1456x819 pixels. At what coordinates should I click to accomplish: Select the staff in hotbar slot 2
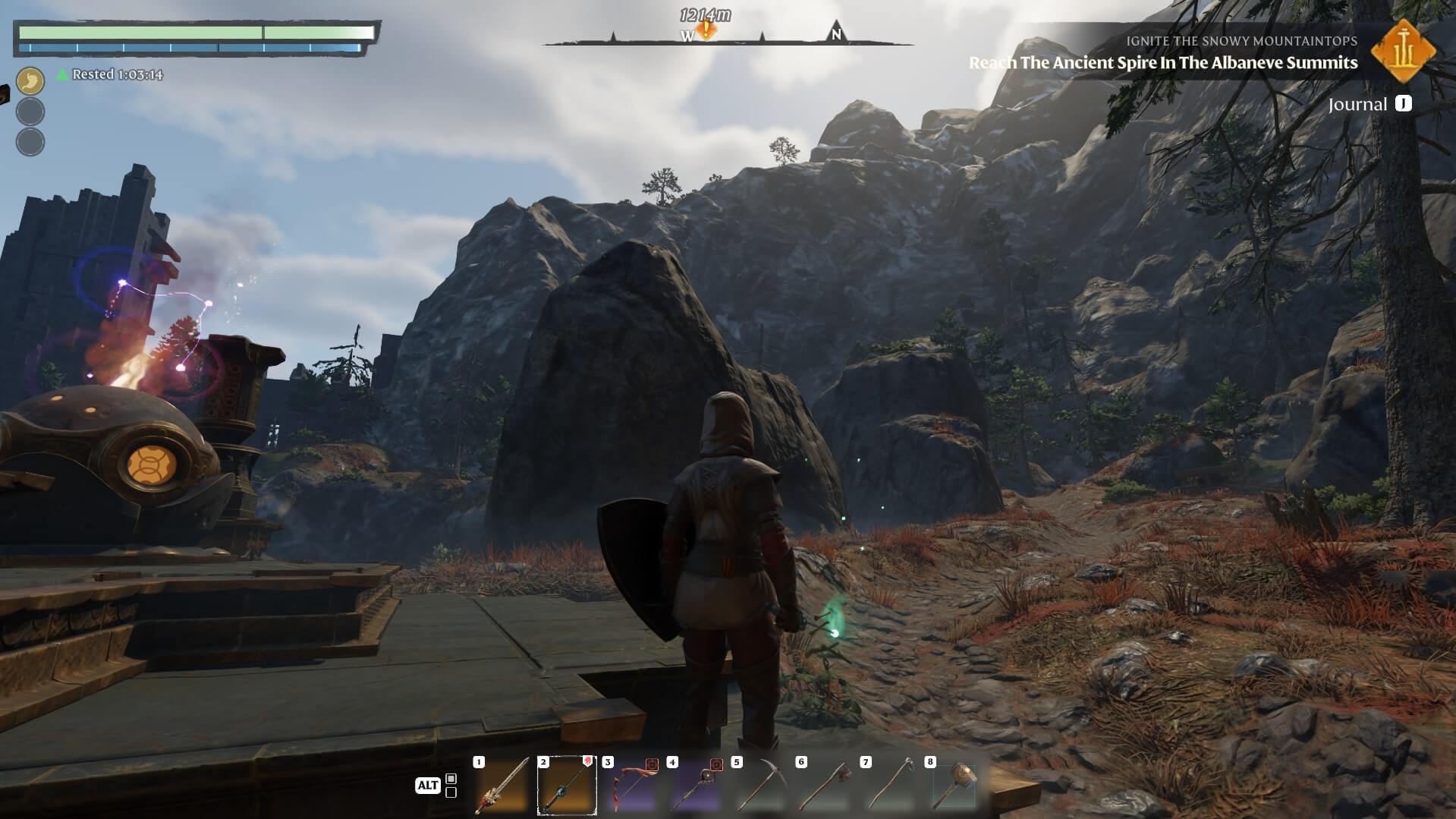point(567,786)
